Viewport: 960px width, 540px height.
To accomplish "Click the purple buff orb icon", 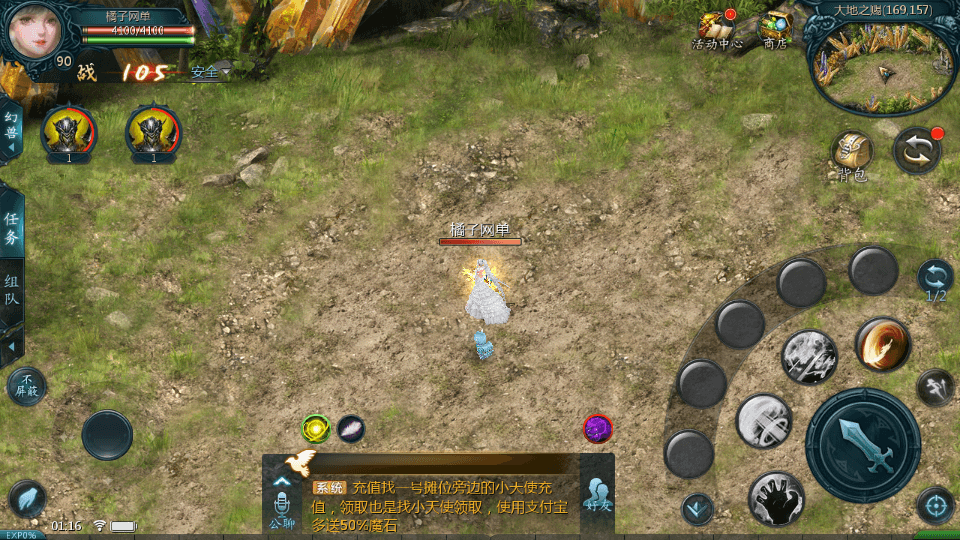I will 598,429.
